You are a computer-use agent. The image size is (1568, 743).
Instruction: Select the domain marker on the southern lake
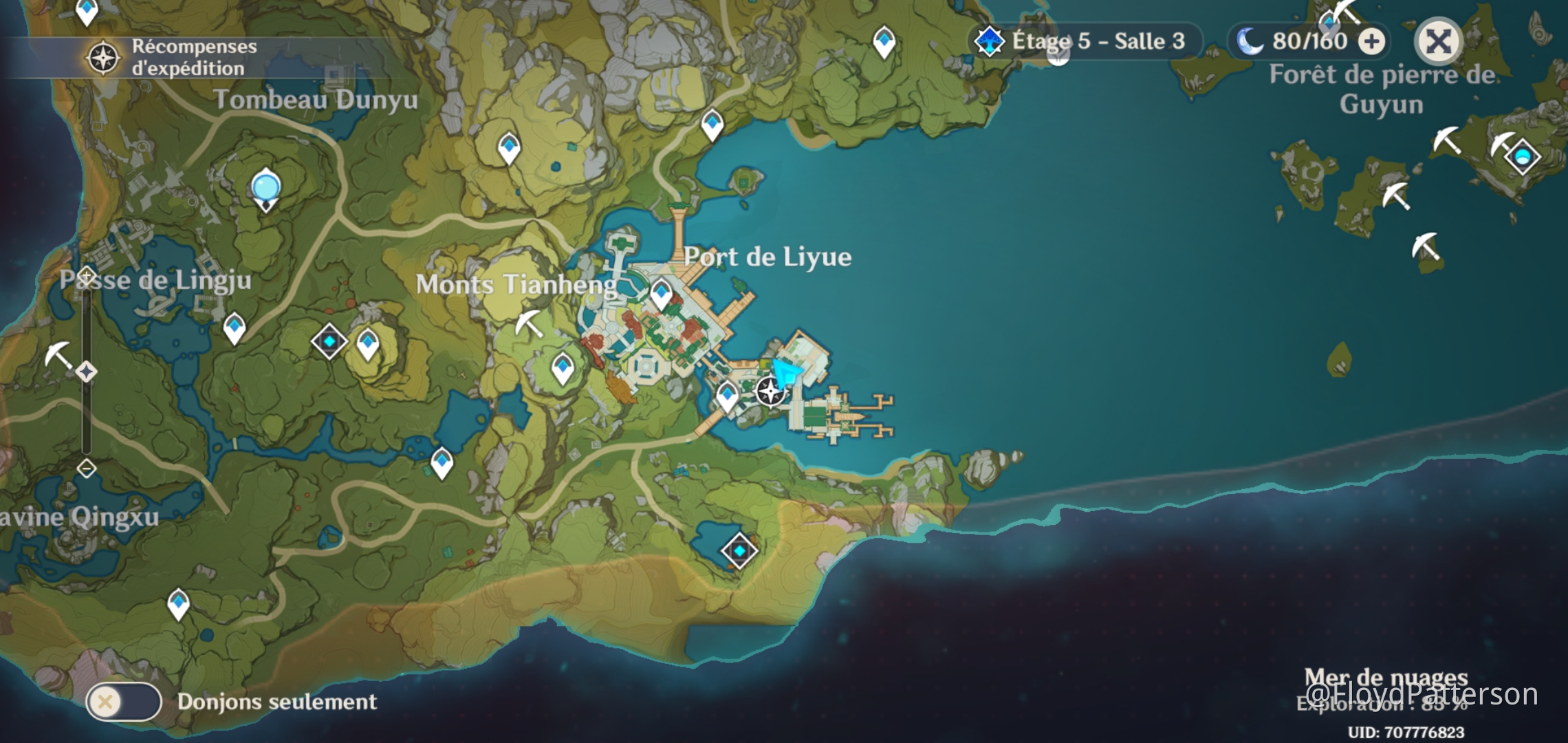tap(739, 550)
